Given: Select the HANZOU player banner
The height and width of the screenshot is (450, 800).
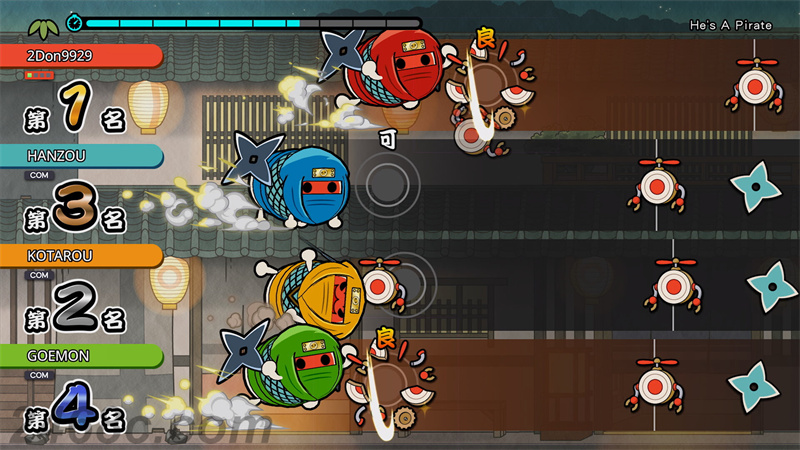Looking at the screenshot, I should 80,156.
